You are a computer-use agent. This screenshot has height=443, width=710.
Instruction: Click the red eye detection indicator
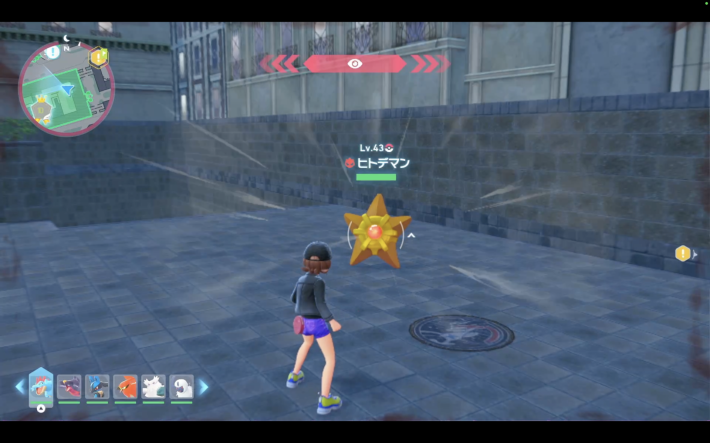355,64
